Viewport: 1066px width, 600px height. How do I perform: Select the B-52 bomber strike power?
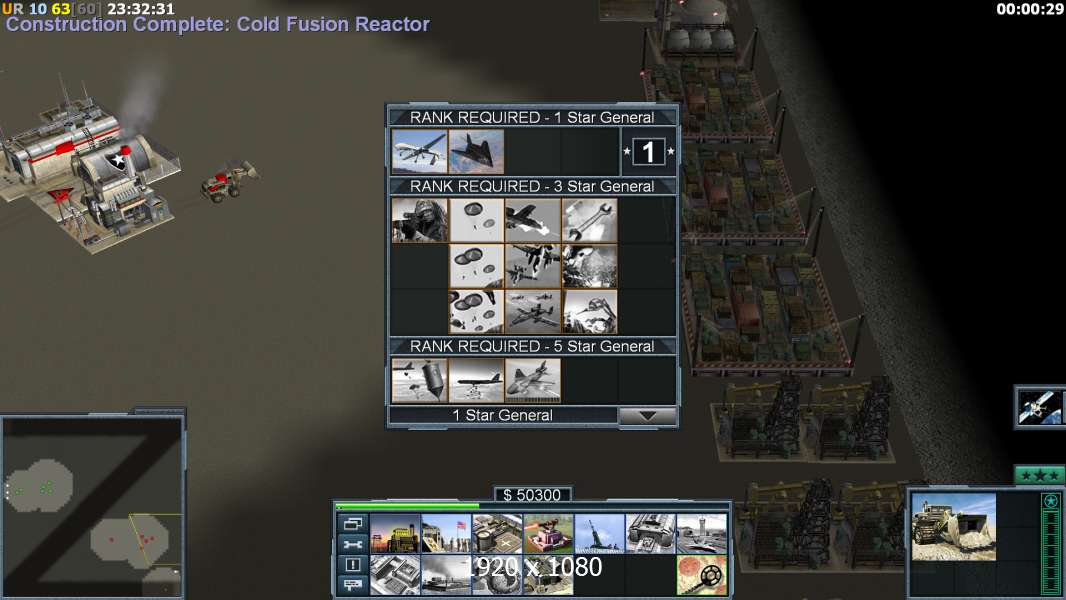[x=476, y=381]
